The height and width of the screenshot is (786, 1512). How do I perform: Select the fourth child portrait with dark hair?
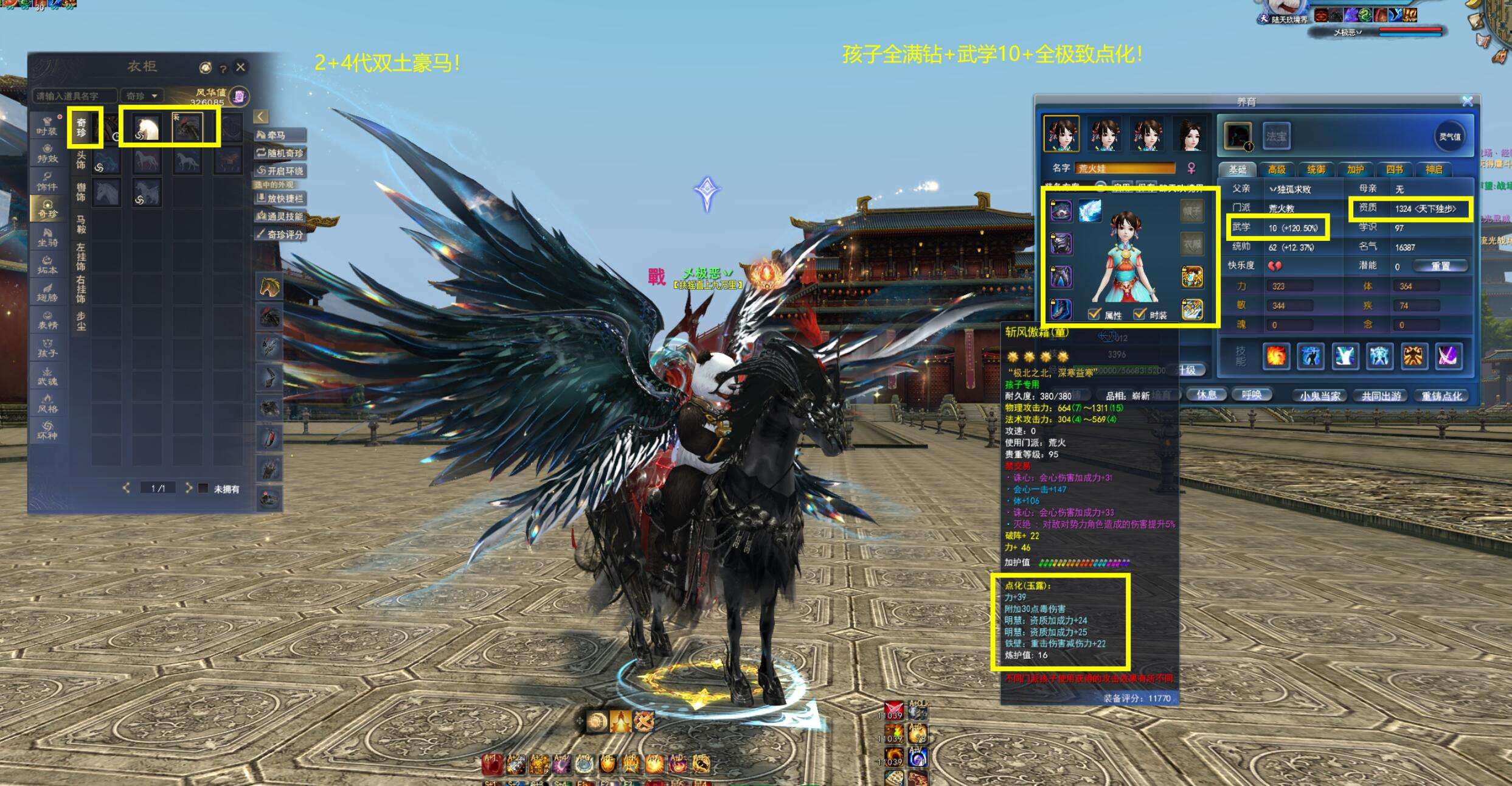coord(1190,134)
